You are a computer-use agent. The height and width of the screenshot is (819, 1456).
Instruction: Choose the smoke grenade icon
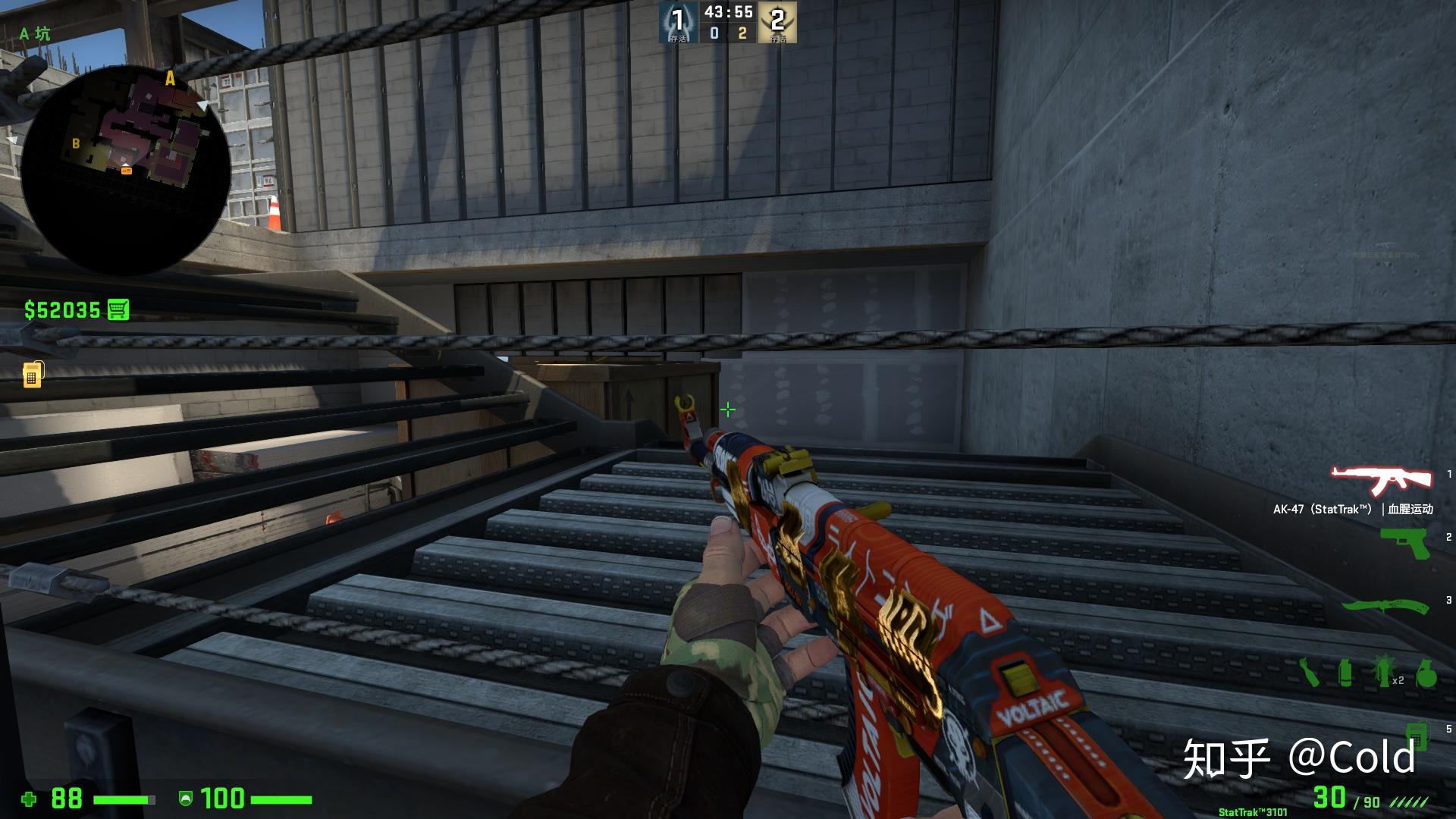click(x=1345, y=673)
